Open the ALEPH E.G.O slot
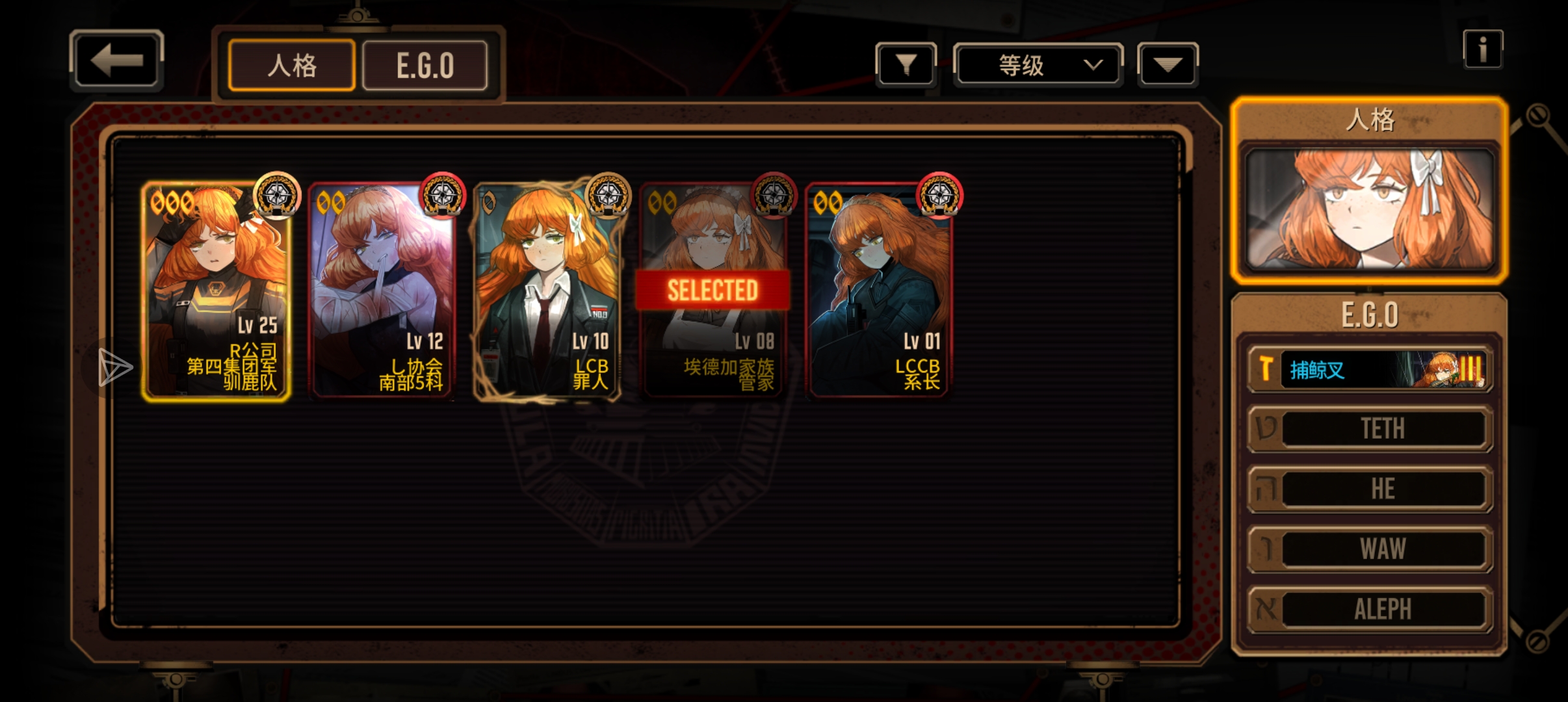1568x702 pixels. [x=1369, y=609]
